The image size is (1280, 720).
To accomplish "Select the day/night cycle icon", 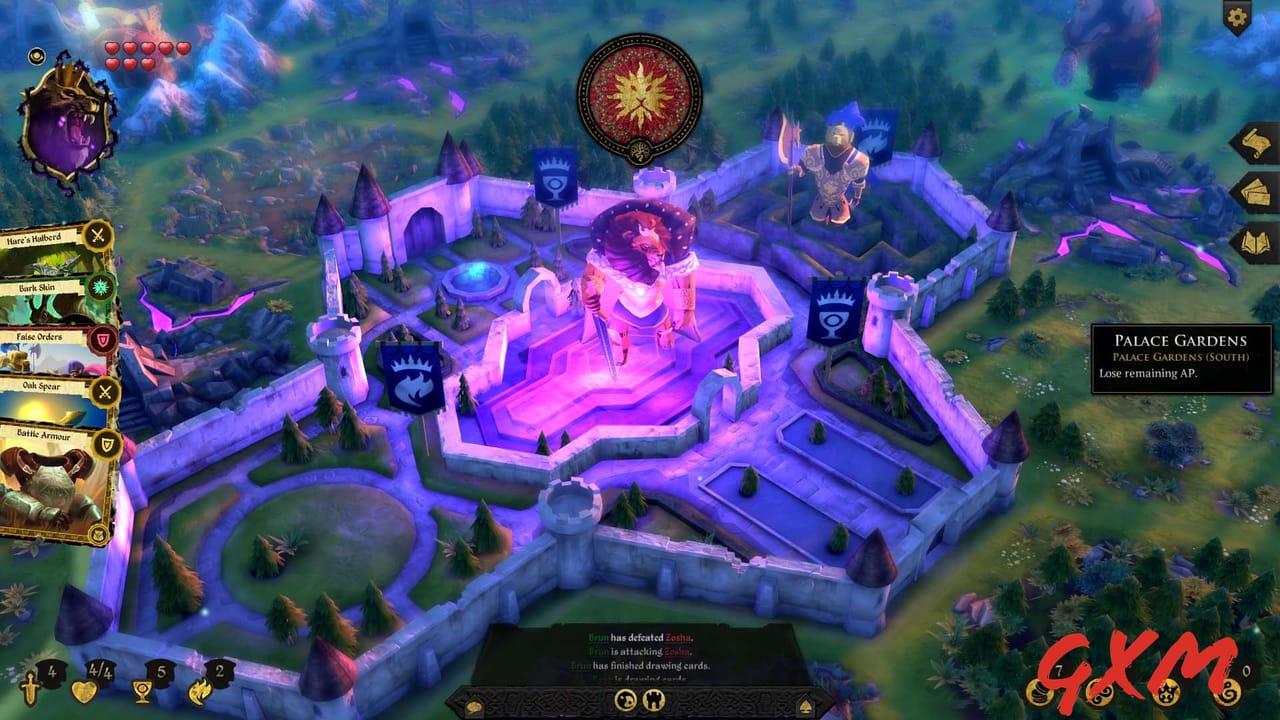I will click(x=624, y=700).
